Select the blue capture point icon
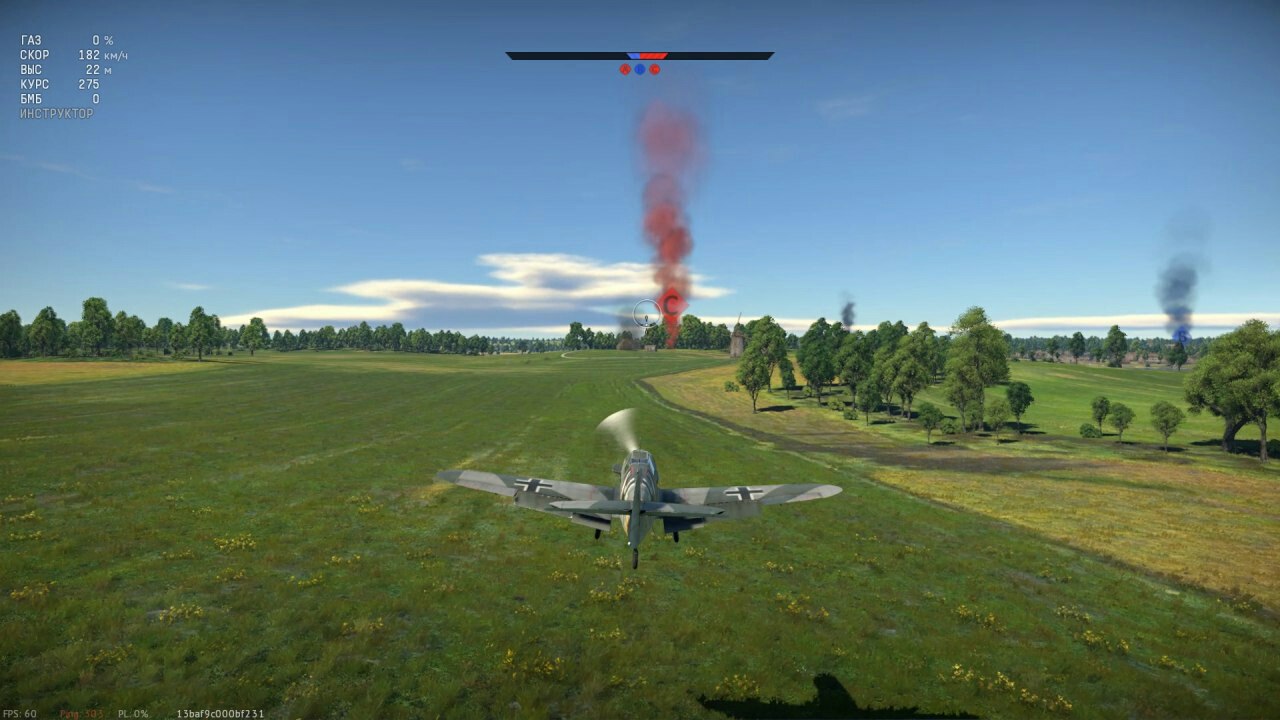Screen dimensions: 1280x720 pyautogui.click(x=639, y=70)
